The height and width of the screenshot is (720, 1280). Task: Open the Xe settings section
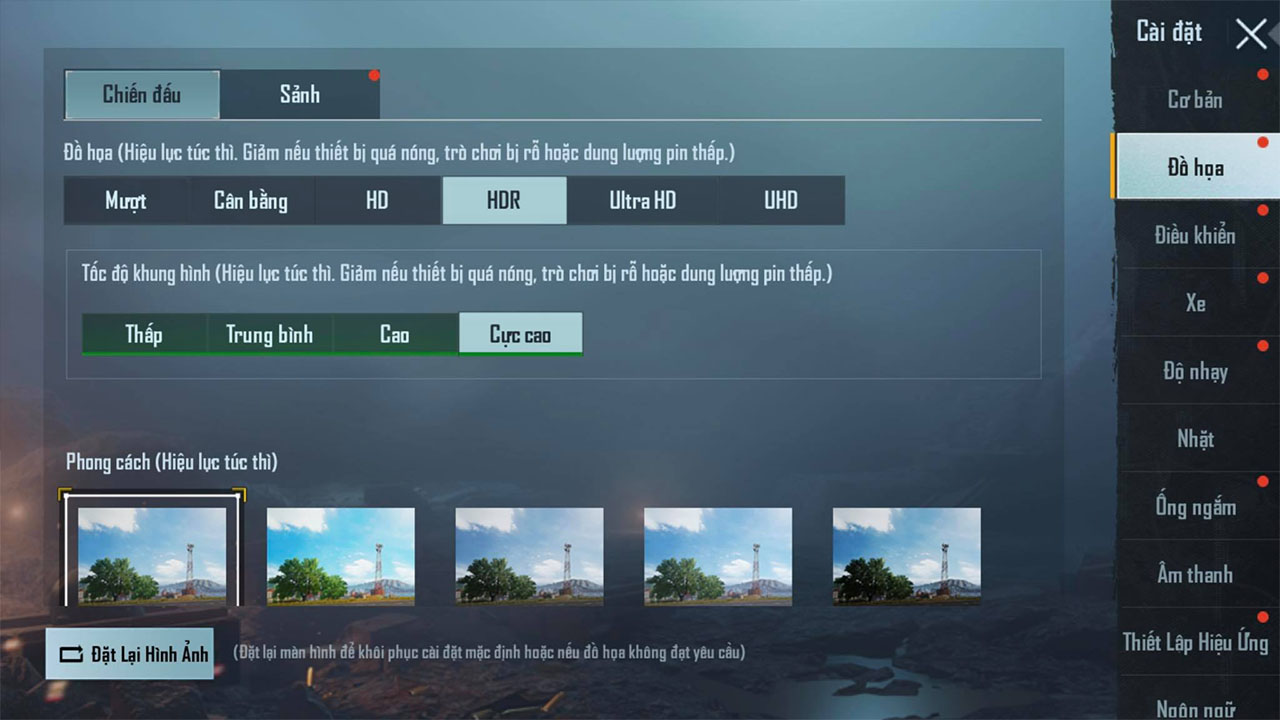(x=1197, y=303)
